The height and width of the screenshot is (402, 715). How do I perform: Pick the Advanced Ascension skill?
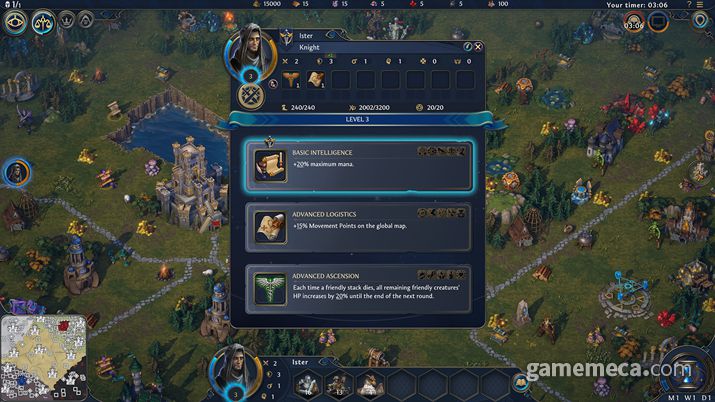coord(358,287)
